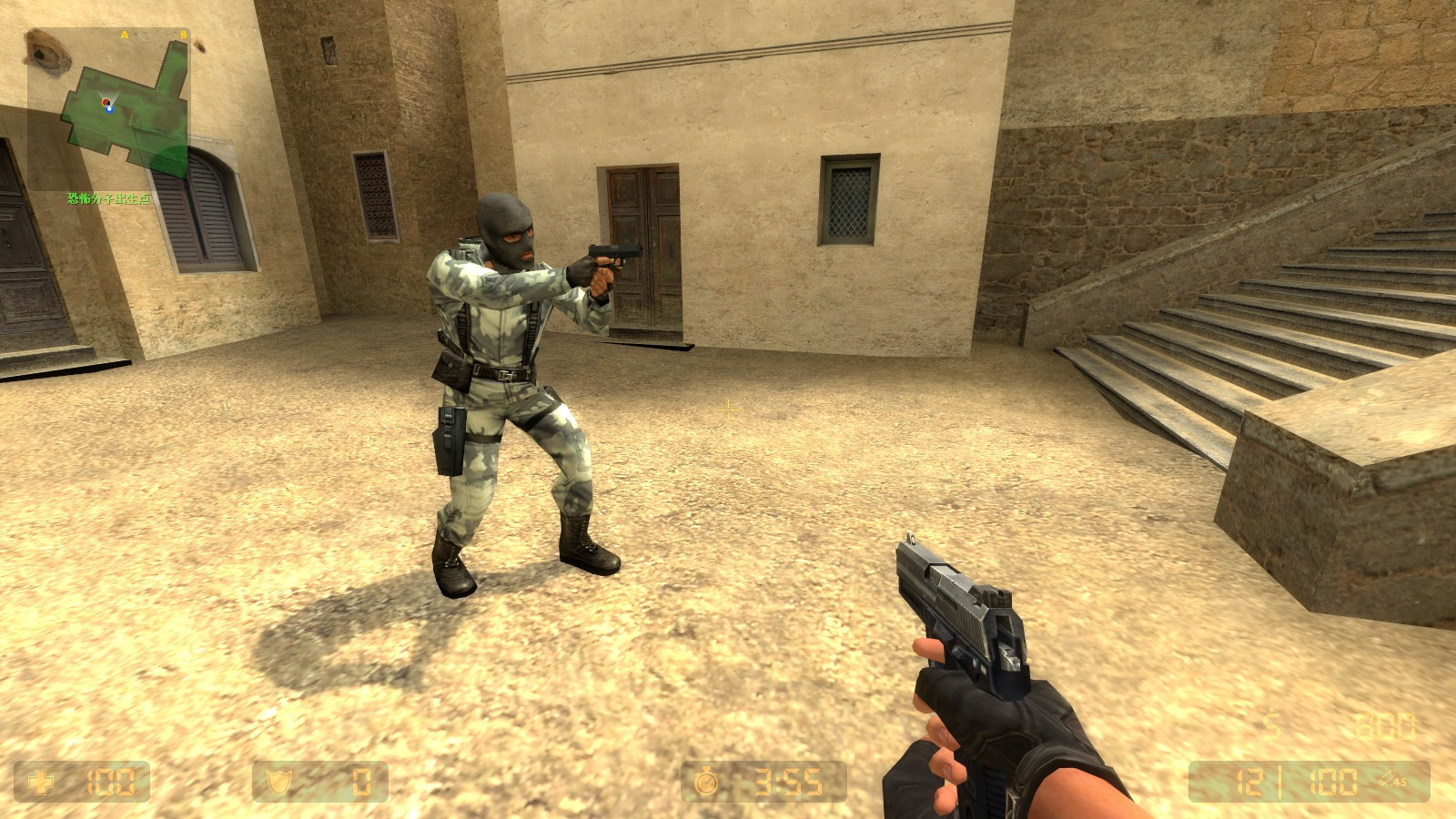Click bombsite marker A on the radar

[x=125, y=35]
